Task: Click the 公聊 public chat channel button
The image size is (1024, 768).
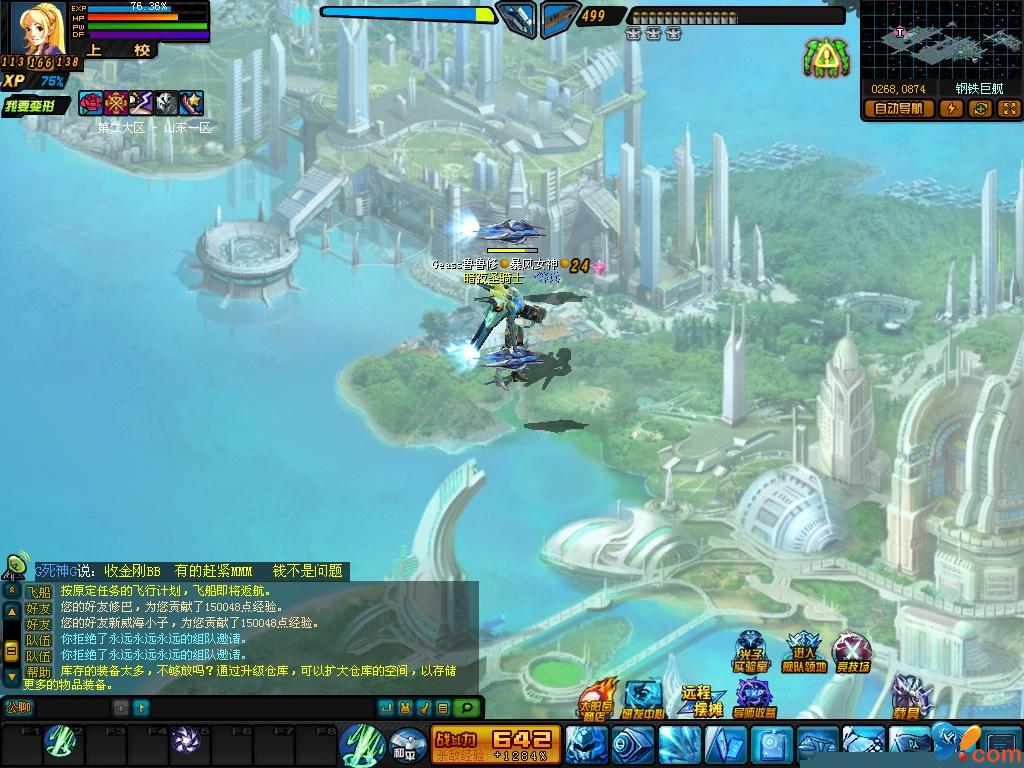Action: pyautogui.click(x=18, y=707)
